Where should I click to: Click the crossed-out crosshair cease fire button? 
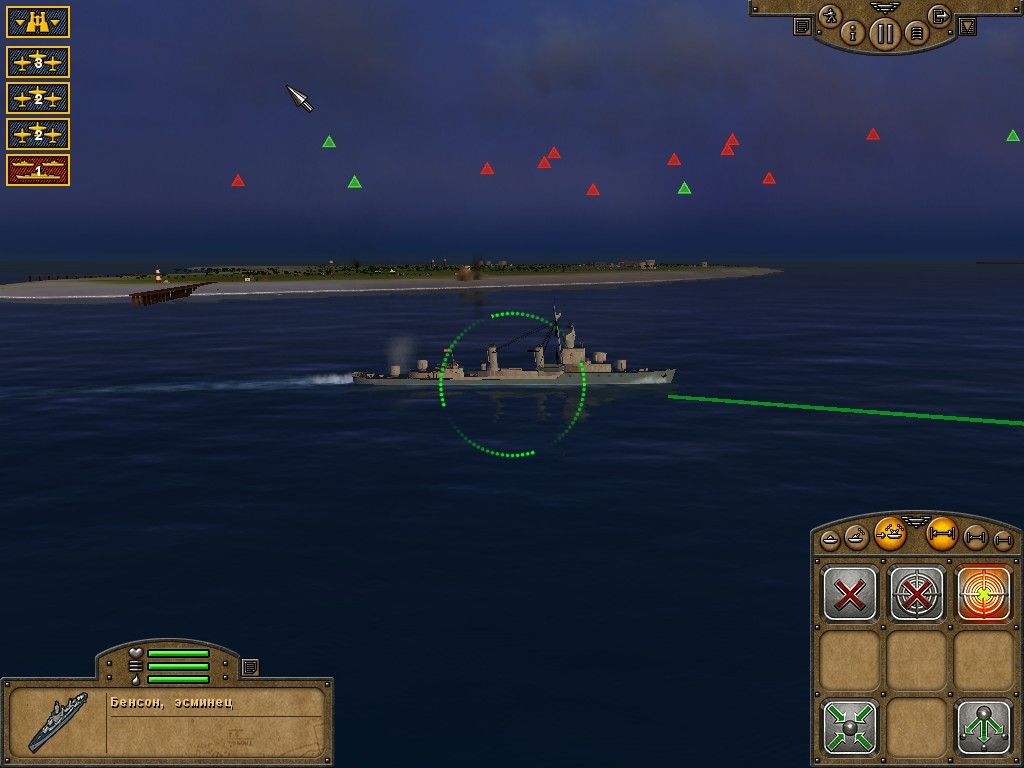[x=917, y=594]
